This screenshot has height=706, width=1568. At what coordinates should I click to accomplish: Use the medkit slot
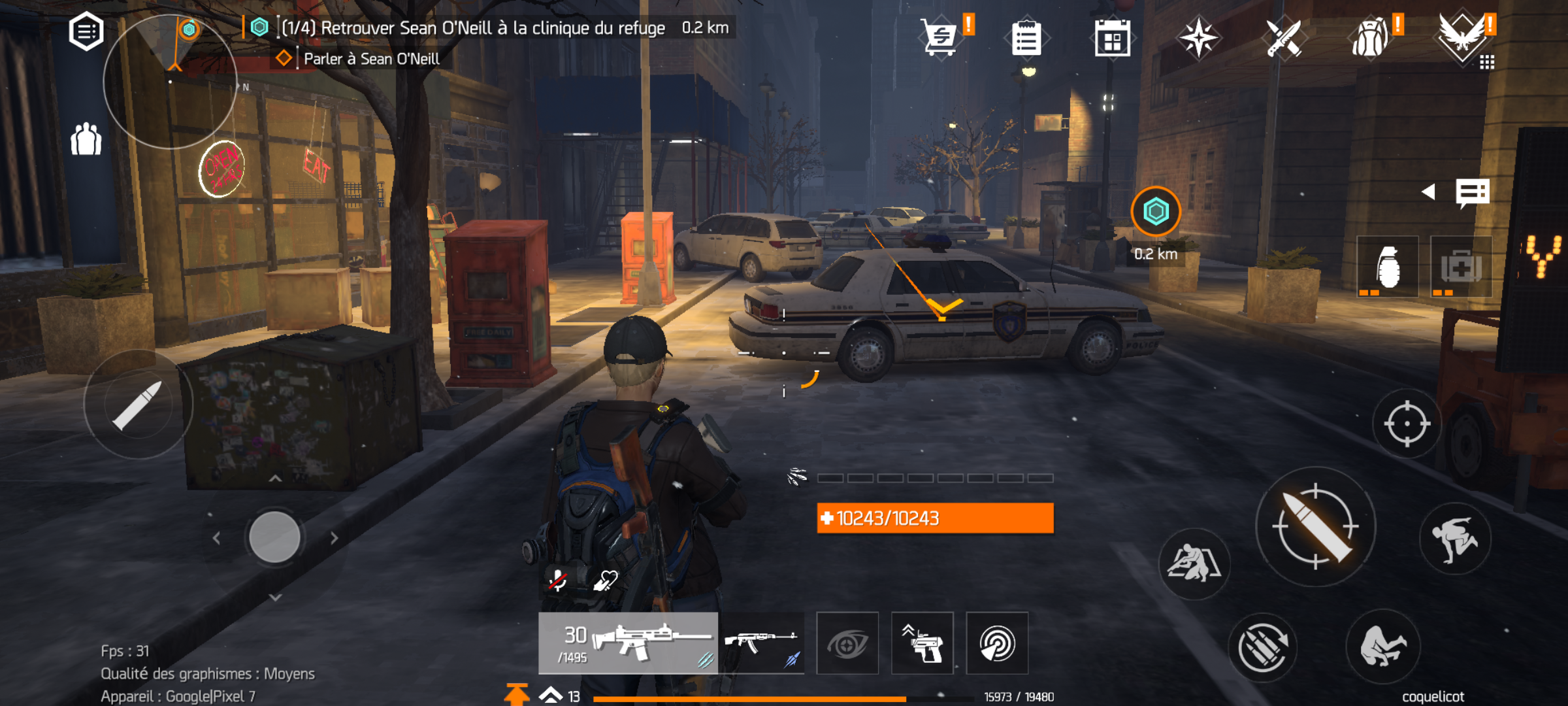coord(1461,267)
